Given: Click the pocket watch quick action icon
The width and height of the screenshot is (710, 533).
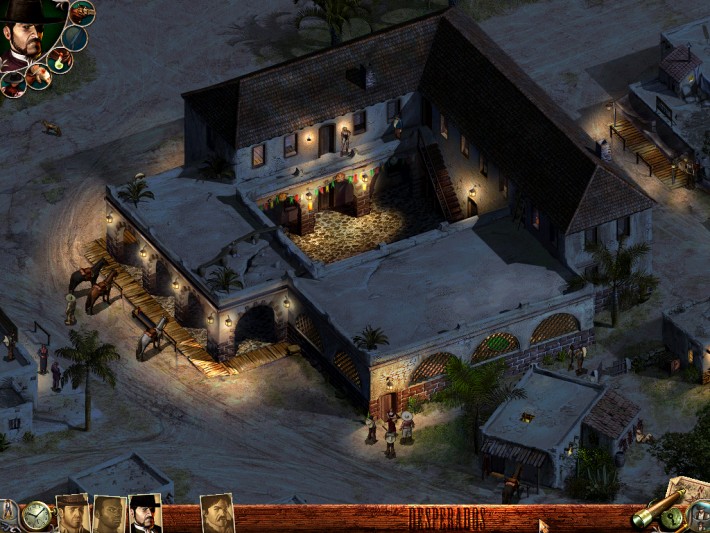Looking at the screenshot, I should 37,516.
